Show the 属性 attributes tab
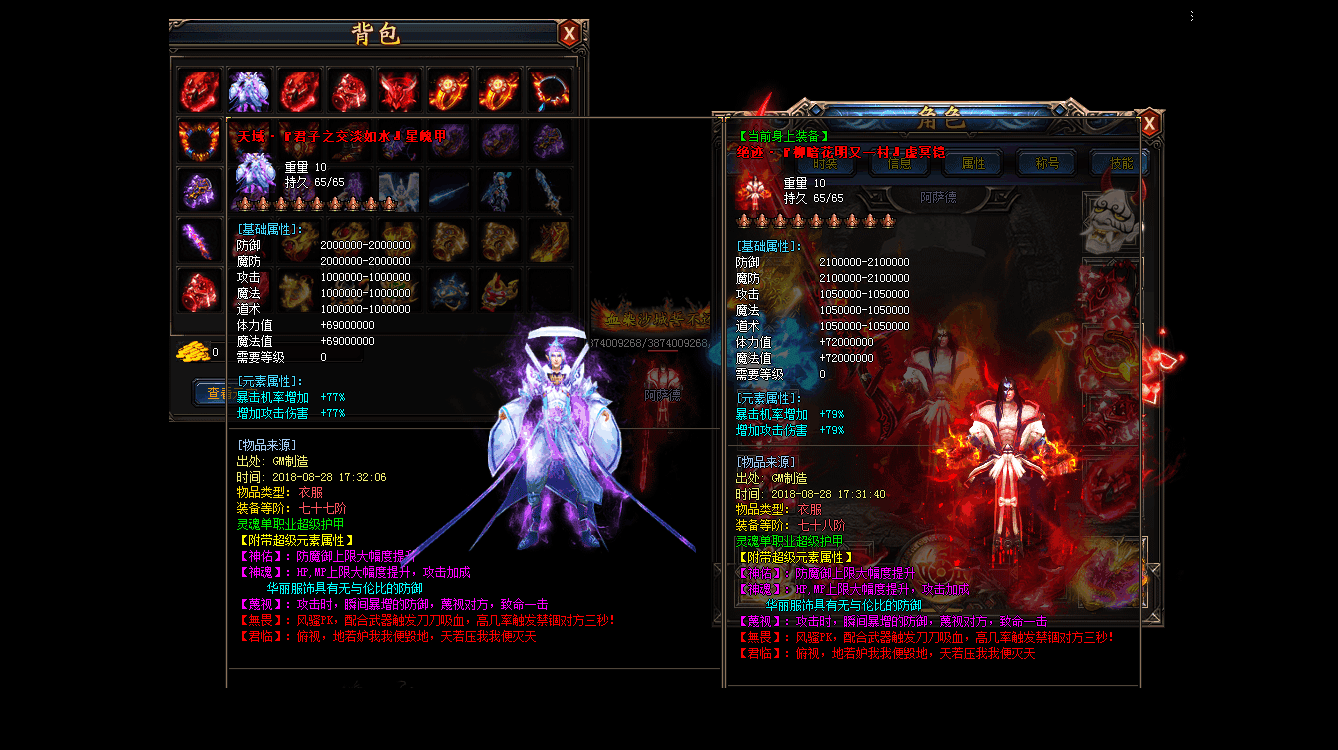Screen dimensions: 1338x750 point(973,163)
